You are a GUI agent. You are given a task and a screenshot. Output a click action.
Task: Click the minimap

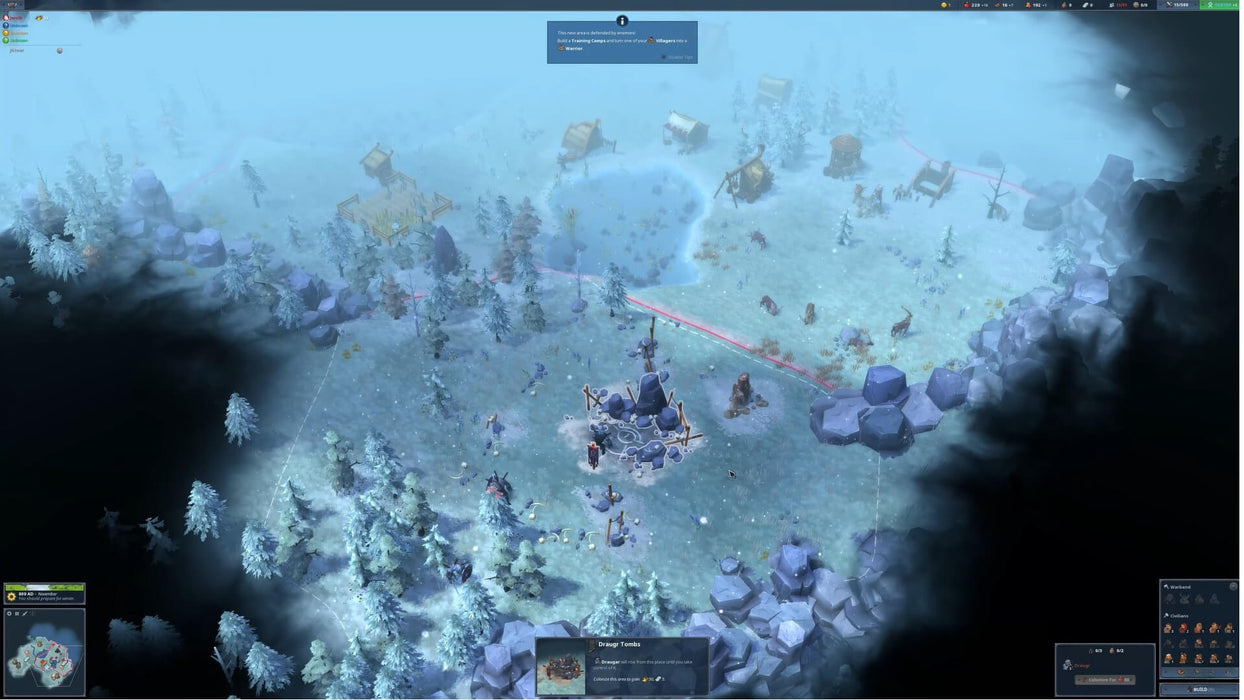(44, 654)
